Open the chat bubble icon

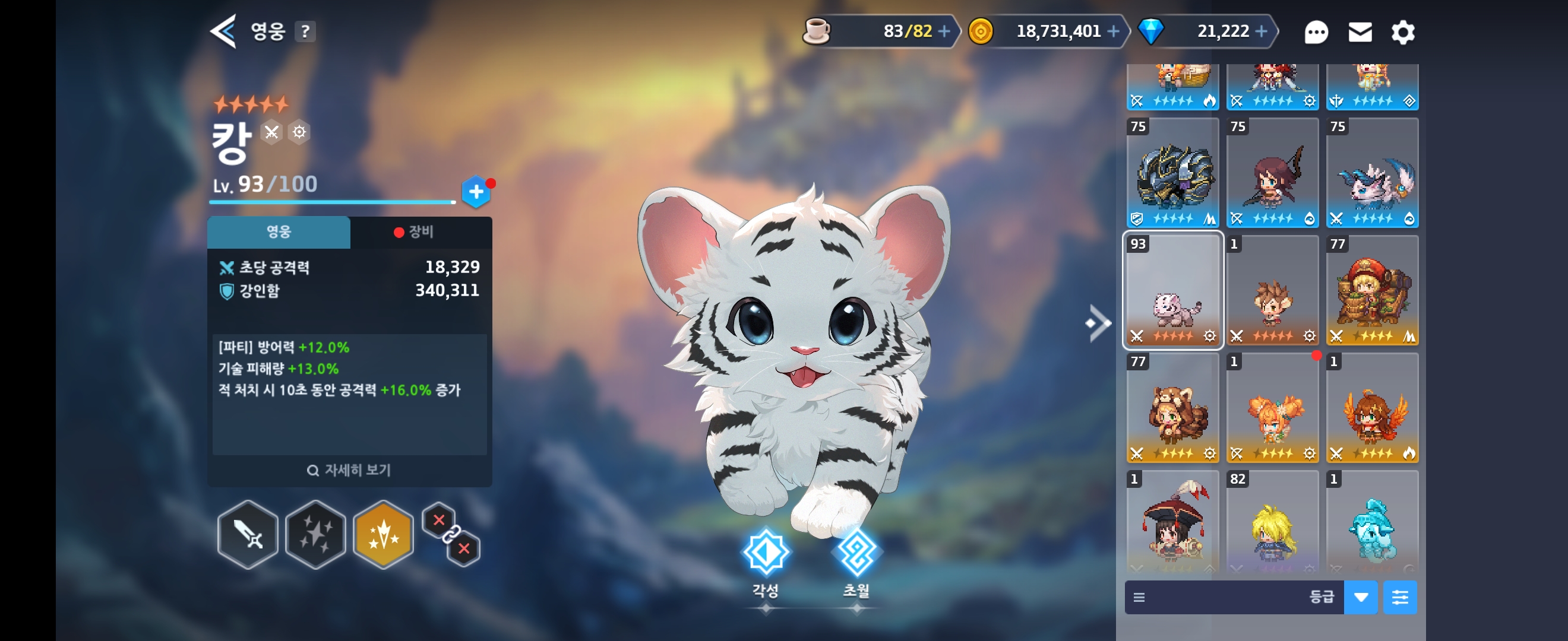coord(1316,31)
